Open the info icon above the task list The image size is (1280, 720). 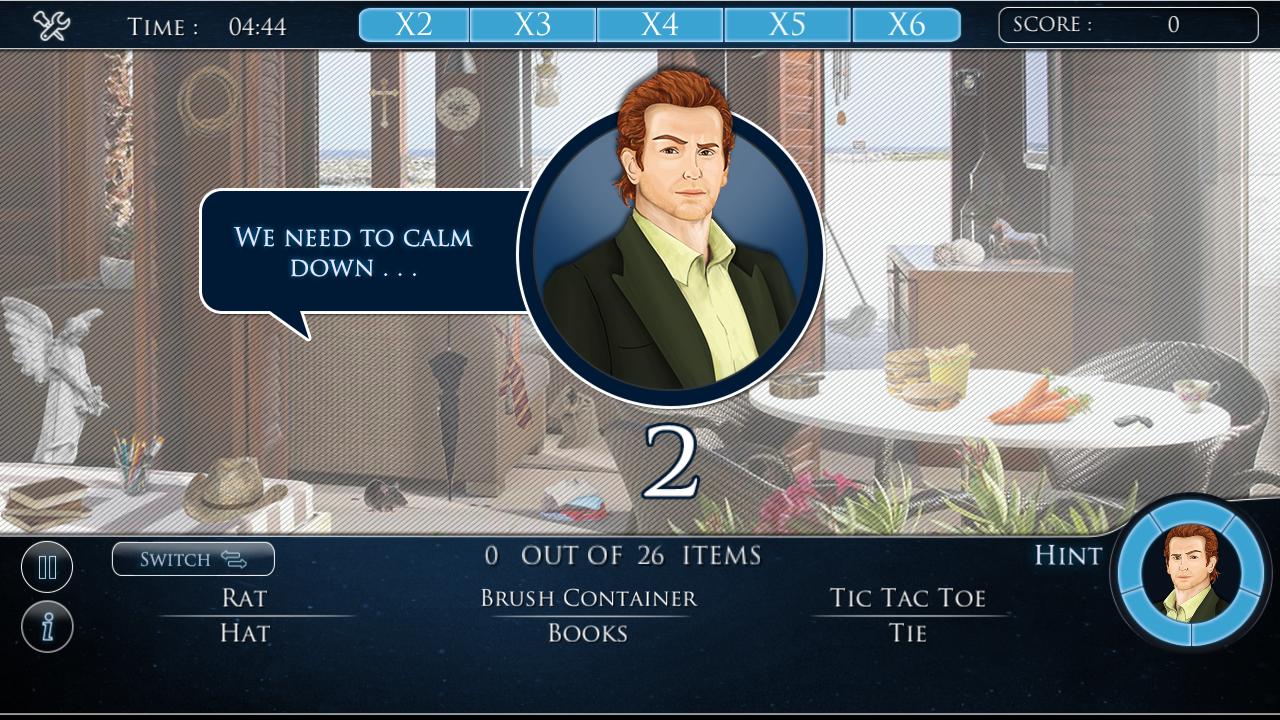pos(47,629)
